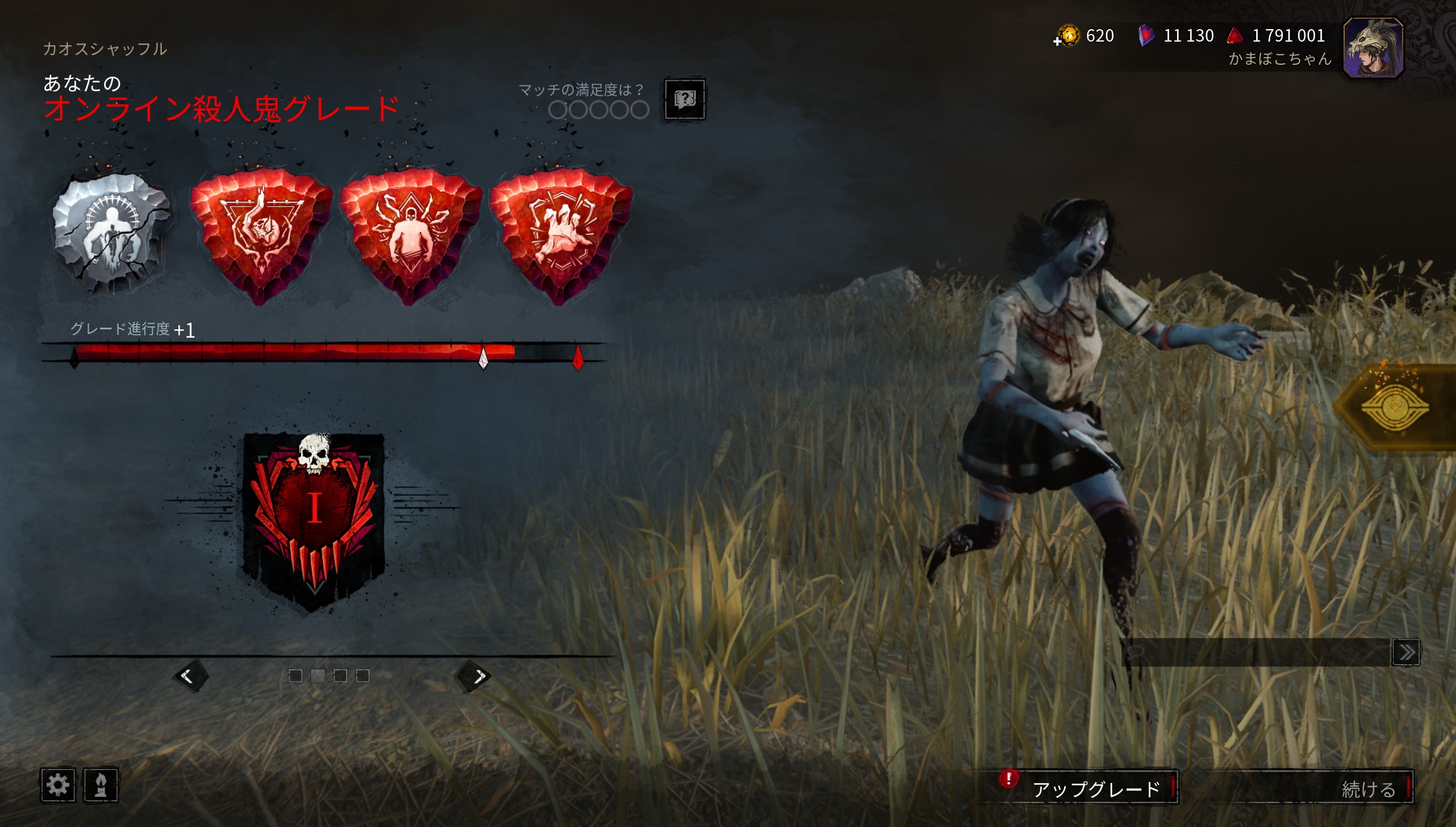Expand the chat with double-arrow button

pyautogui.click(x=1406, y=652)
